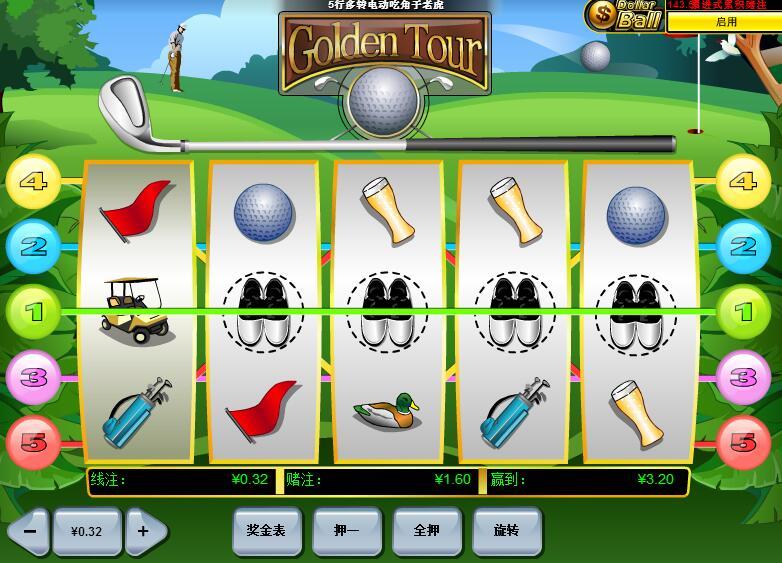Click the Dollar Ball logo
This screenshot has height=563, width=782.
(624, 14)
